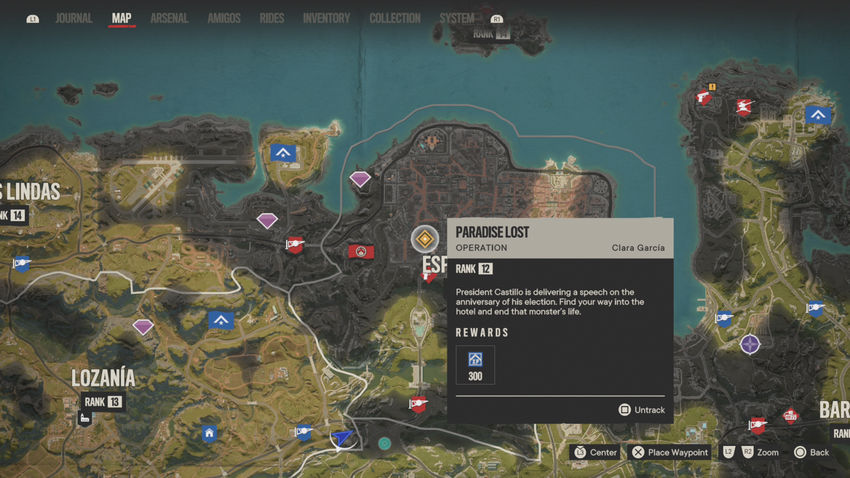Viewport: 850px width, 478px height.
Task: Go to the Amigos tab
Action: click(223, 18)
